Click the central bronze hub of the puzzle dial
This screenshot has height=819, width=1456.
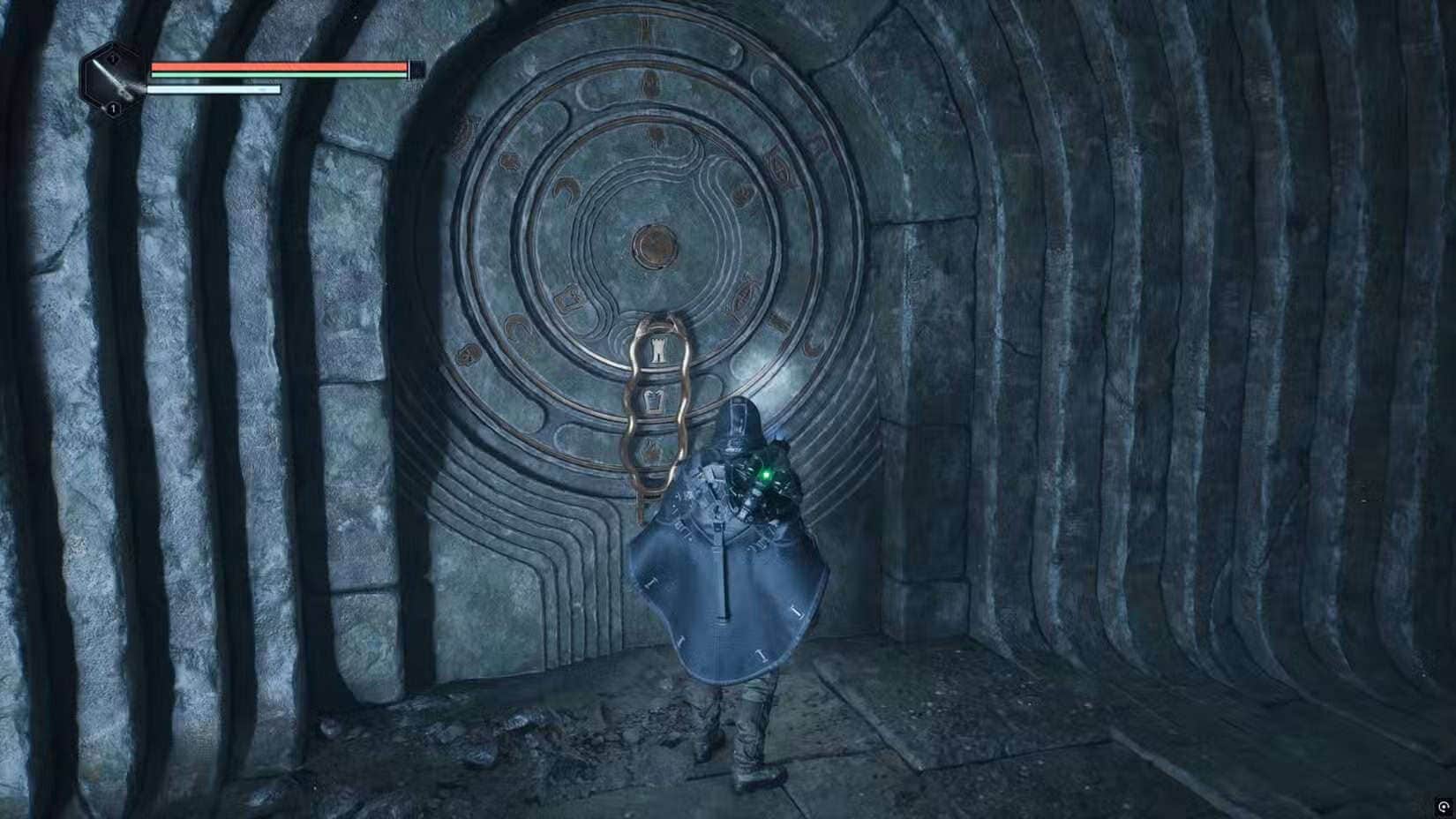(655, 246)
